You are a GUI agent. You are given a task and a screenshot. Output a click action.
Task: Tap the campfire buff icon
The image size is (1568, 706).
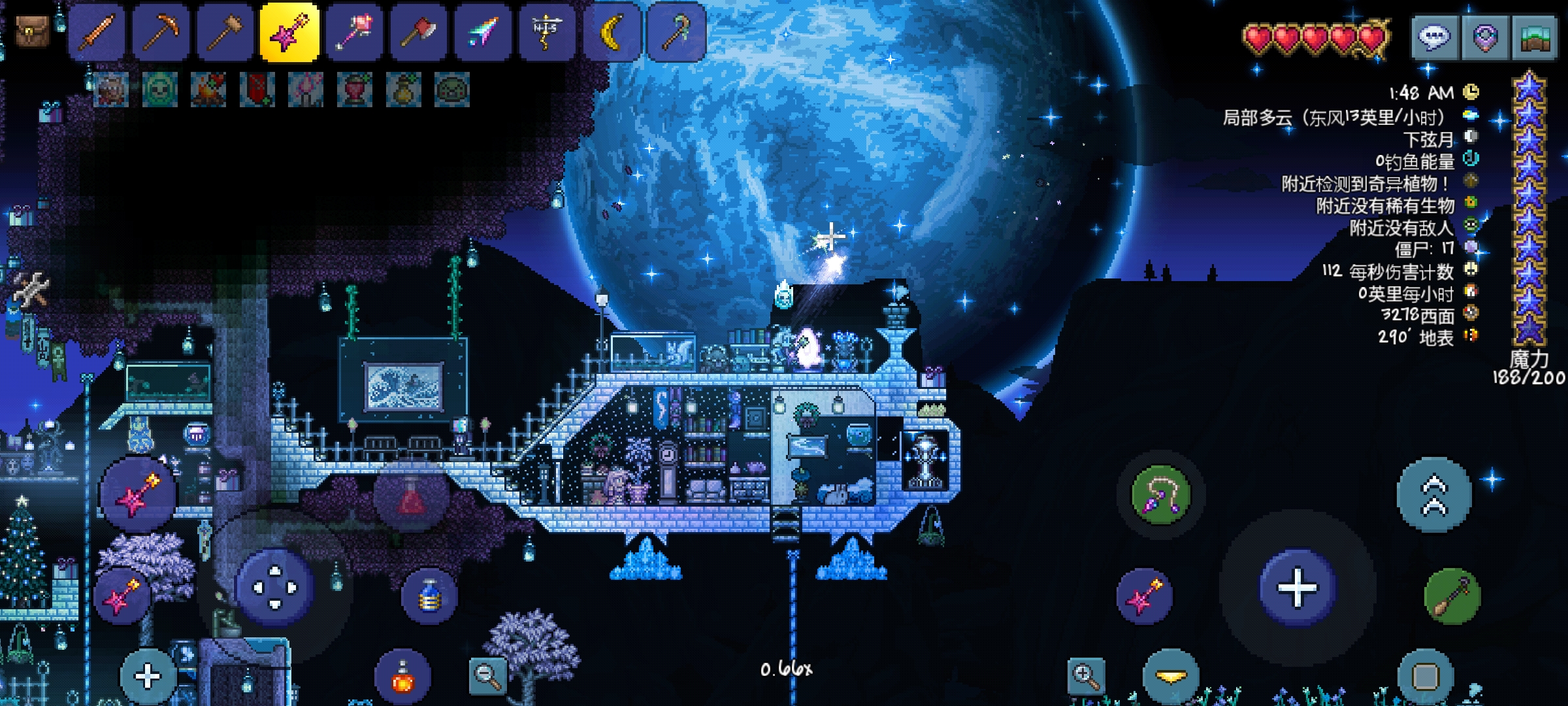click(x=208, y=90)
